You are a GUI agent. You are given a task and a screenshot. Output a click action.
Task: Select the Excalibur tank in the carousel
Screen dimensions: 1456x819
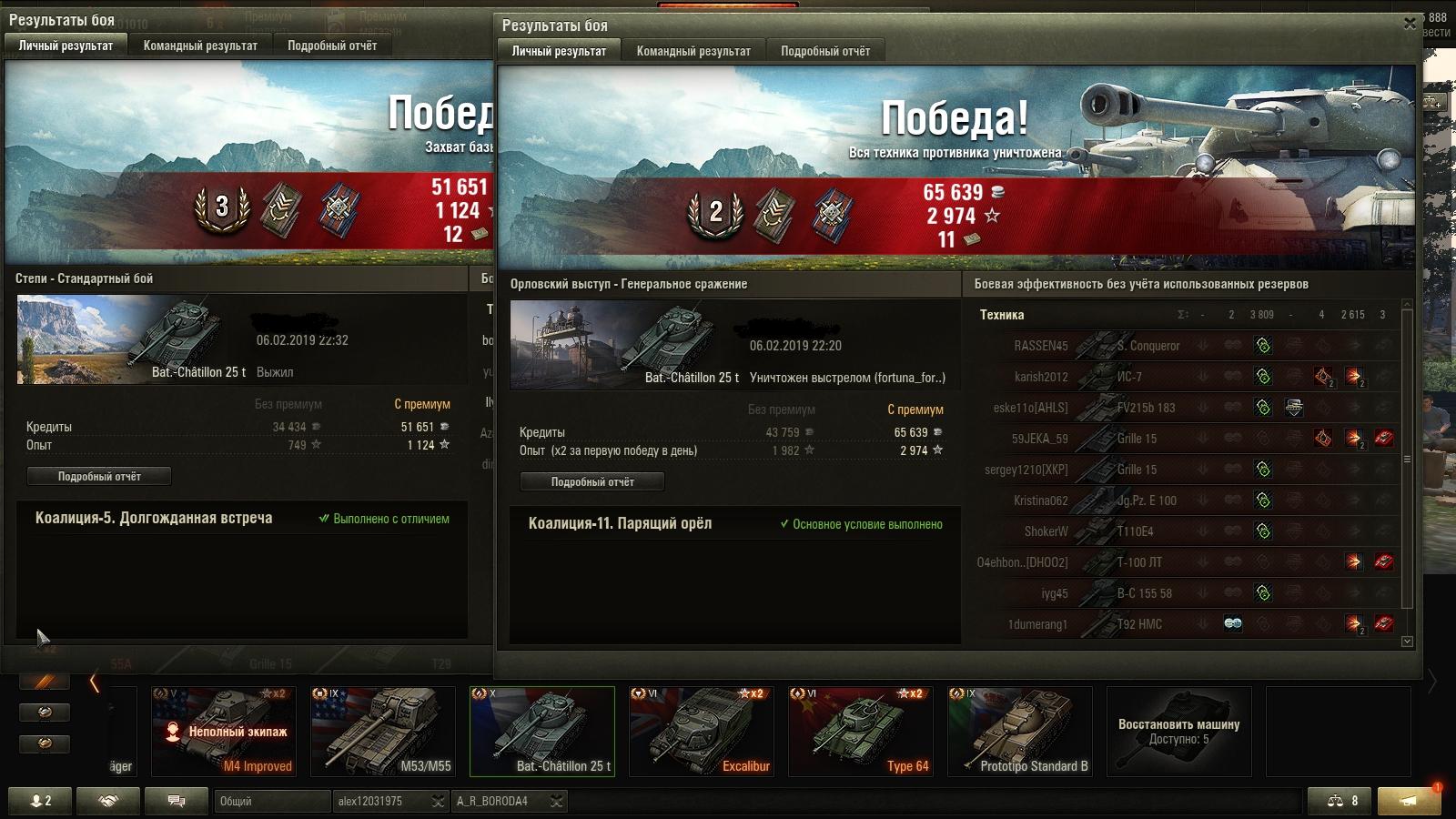point(701,731)
